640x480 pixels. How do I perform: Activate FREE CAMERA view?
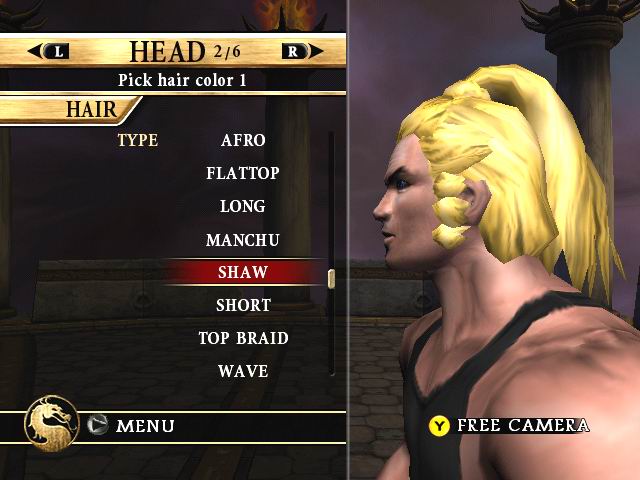tap(510, 425)
